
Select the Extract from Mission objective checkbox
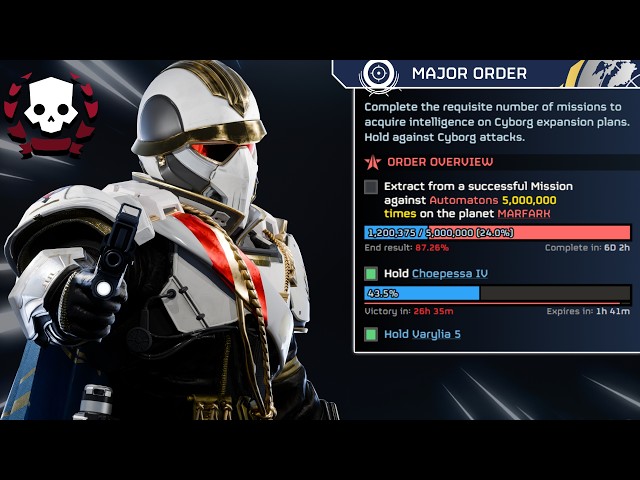coord(371,187)
